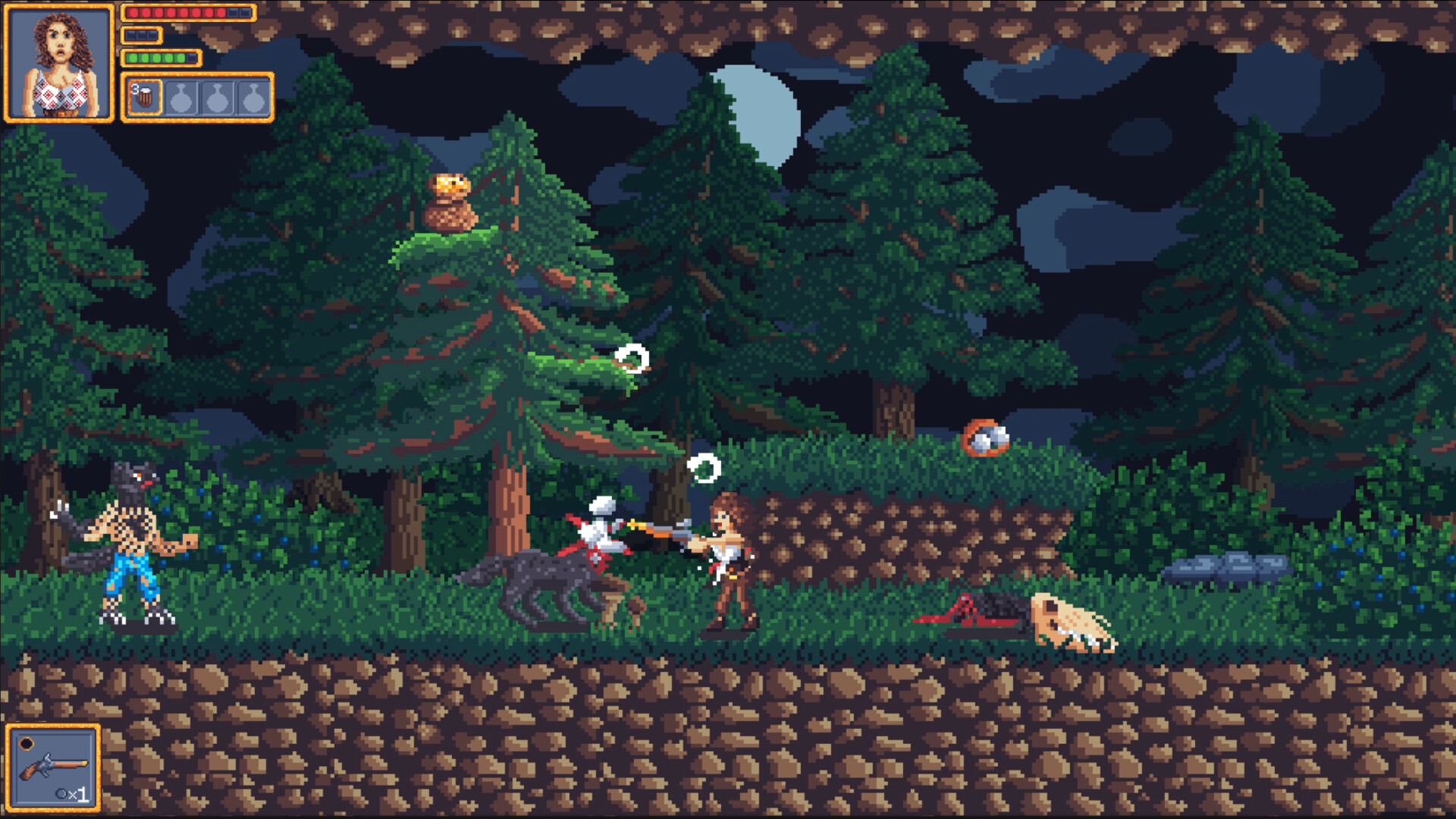Select the beer mug consumable slot
The height and width of the screenshot is (819, 1456).
click(146, 97)
